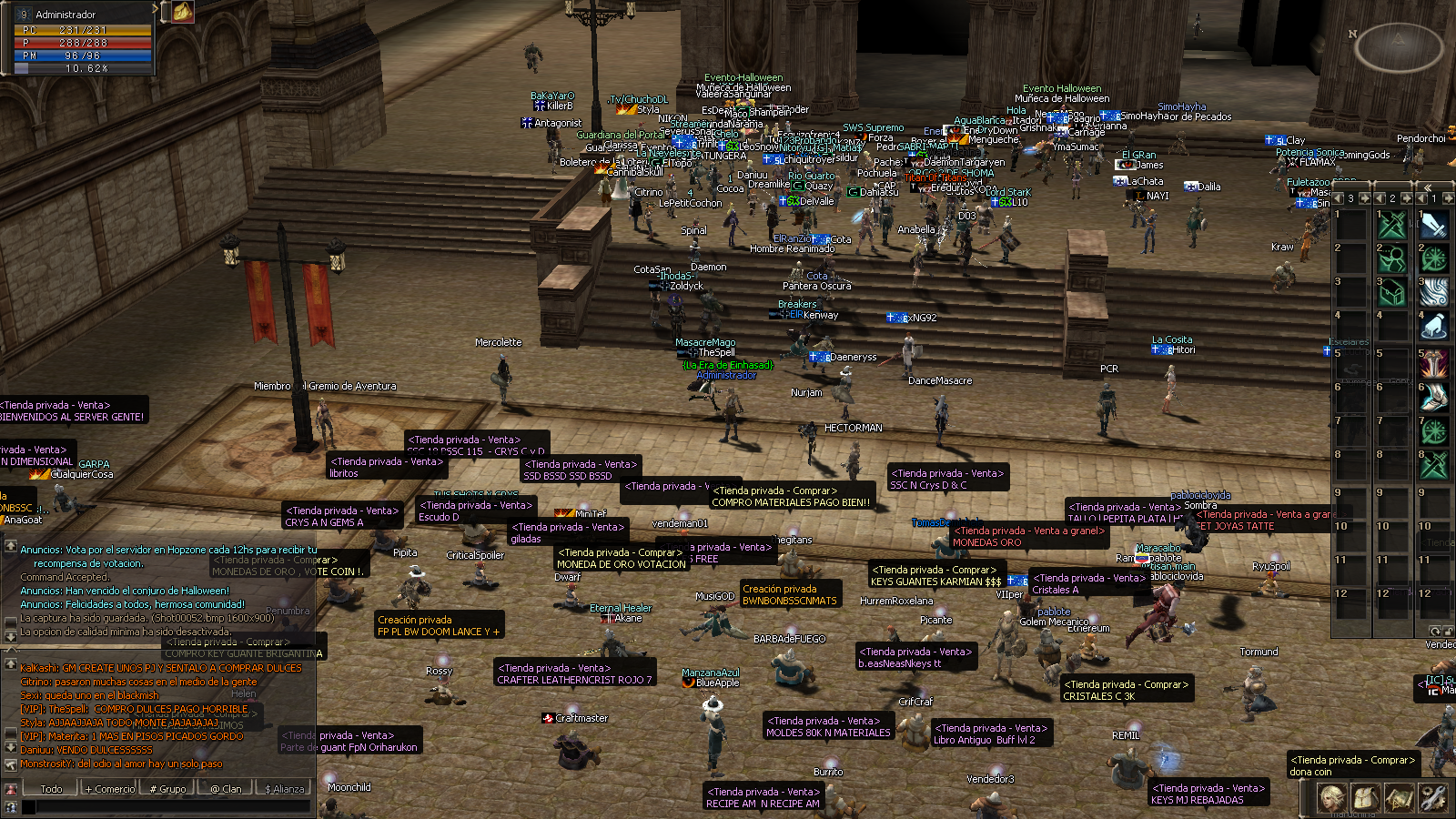Screen dimensions: 1456x819
Task: Use the green speech-bubble person action
Action: (x=1392, y=258)
